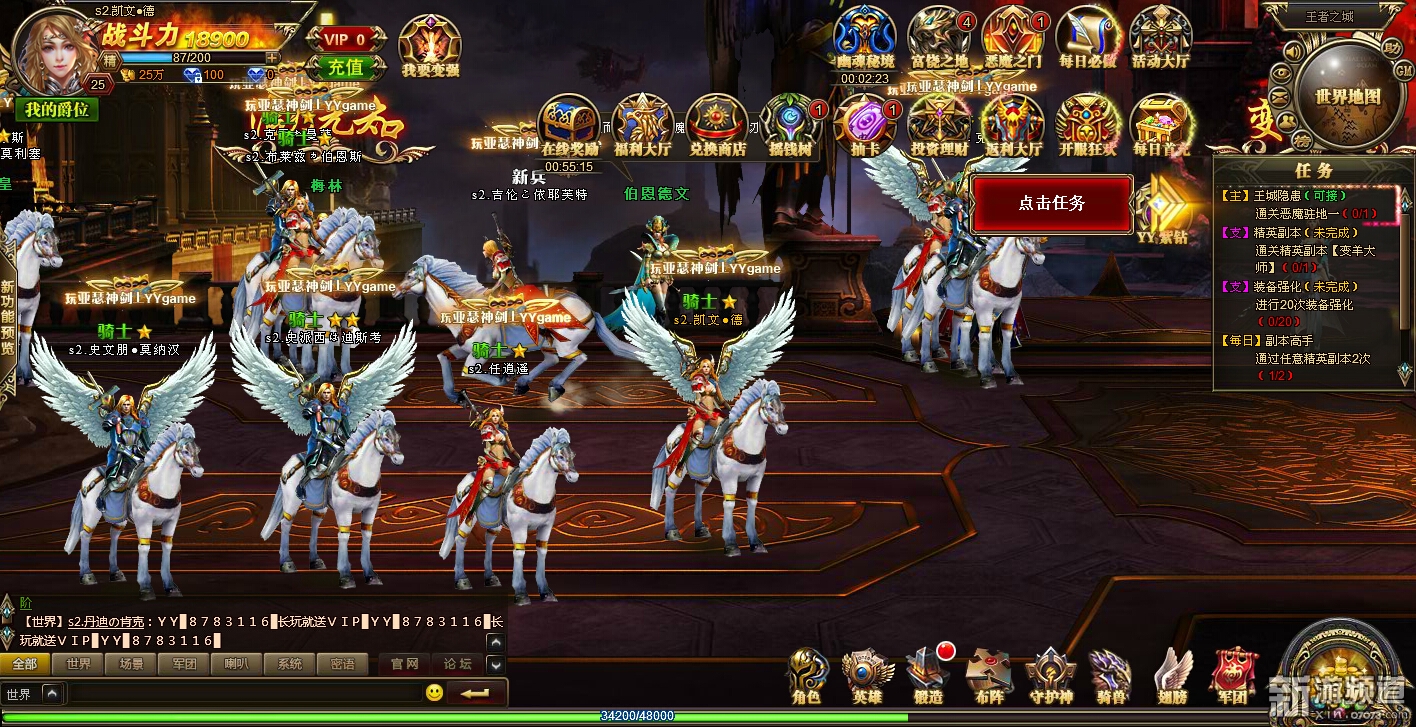Enter the 幽魂秘境 event
This screenshot has height=727, width=1416.
point(865,38)
